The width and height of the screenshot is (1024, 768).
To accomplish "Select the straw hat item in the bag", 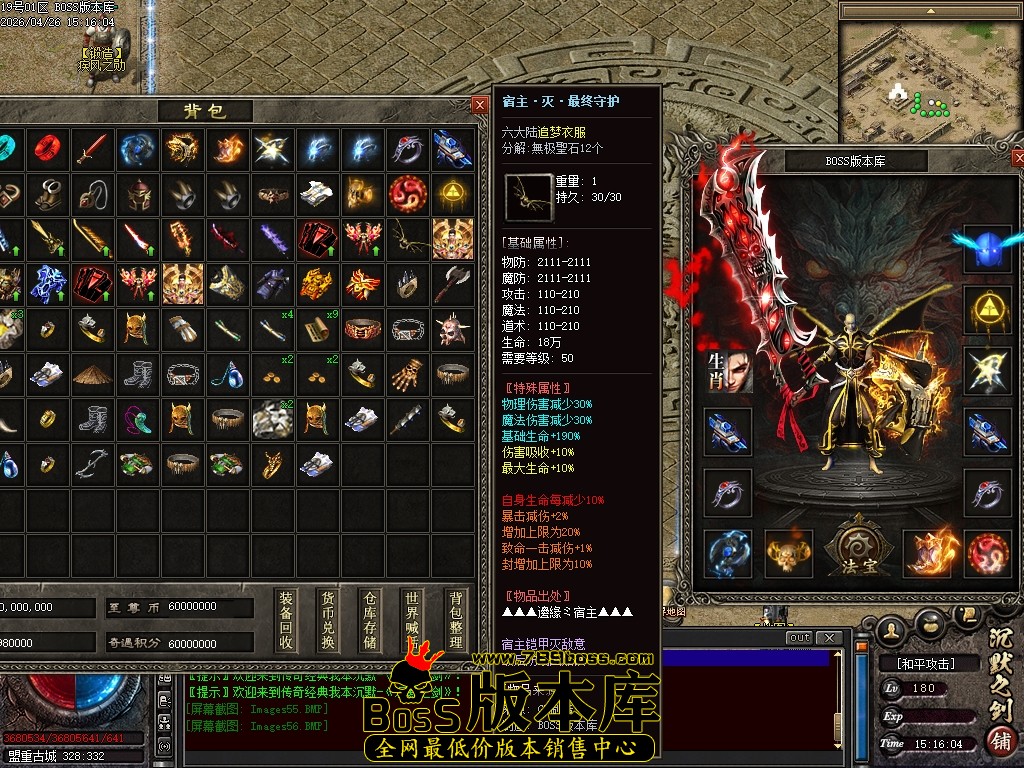I will coord(92,373).
